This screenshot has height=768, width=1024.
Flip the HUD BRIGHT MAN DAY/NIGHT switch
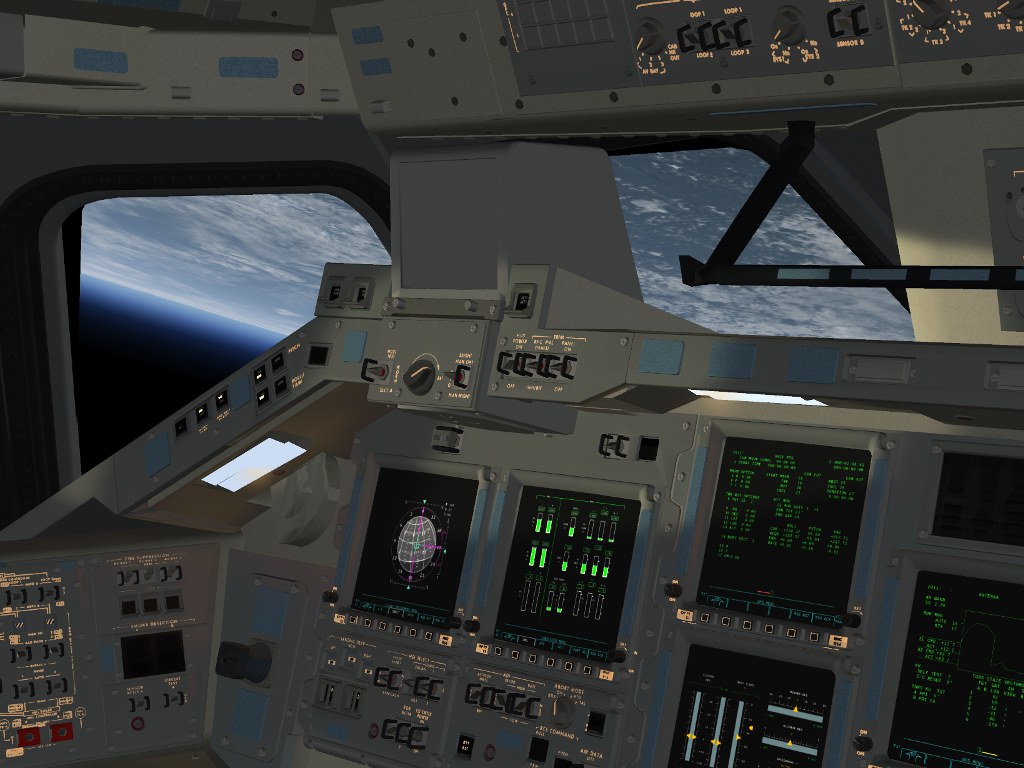(461, 377)
